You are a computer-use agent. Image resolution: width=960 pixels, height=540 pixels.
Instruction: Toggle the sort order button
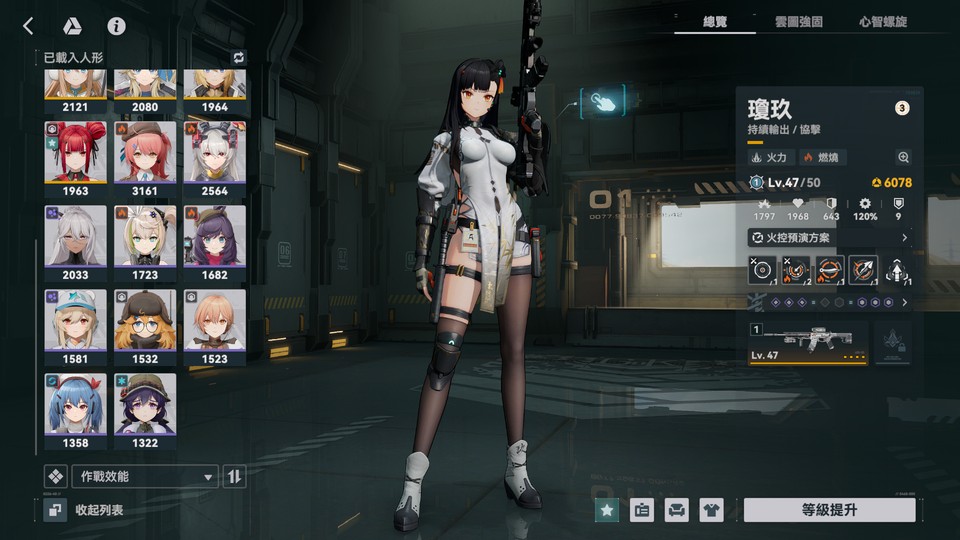(234, 476)
